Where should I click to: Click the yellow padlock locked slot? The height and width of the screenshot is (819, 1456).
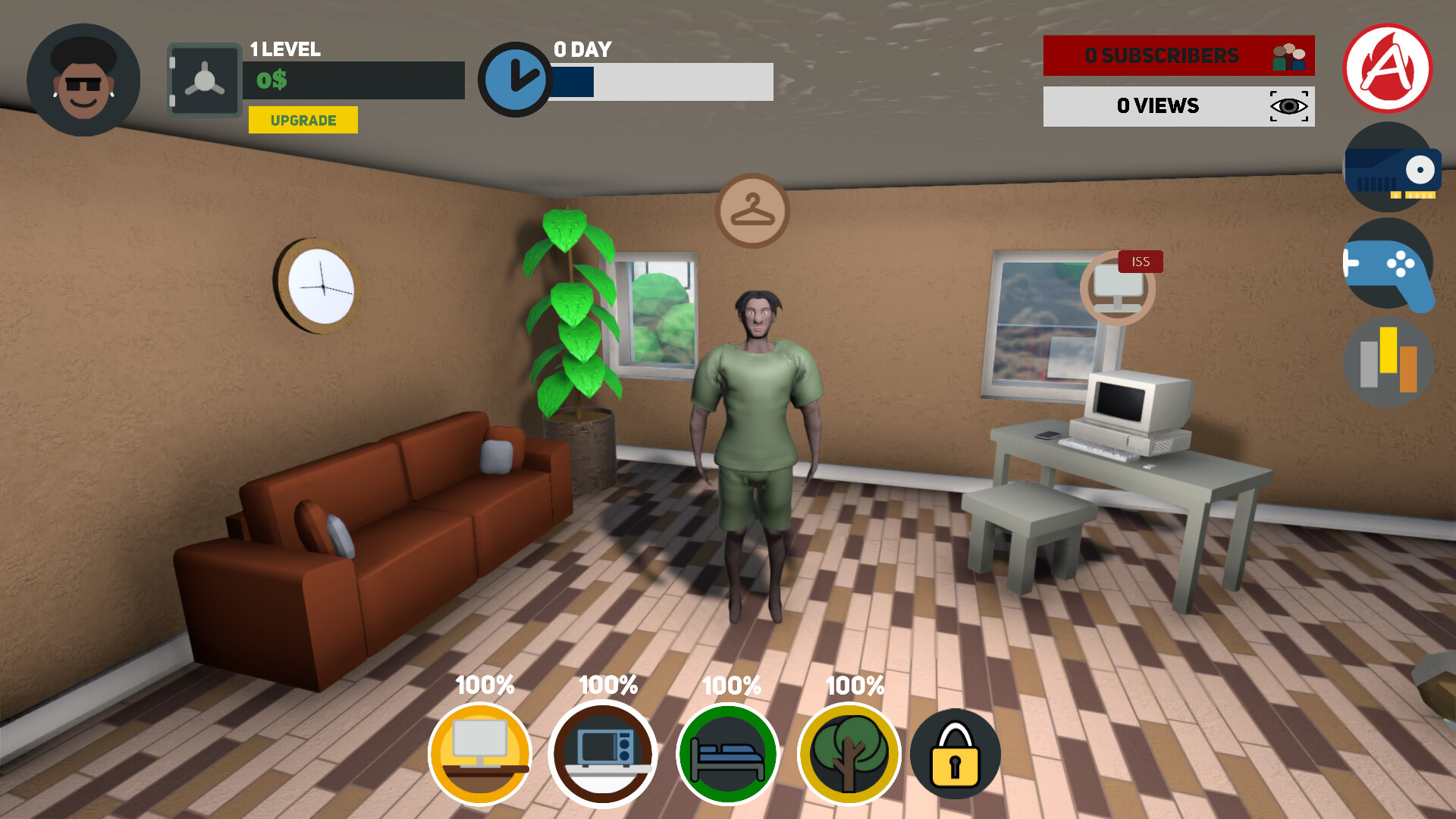click(955, 754)
